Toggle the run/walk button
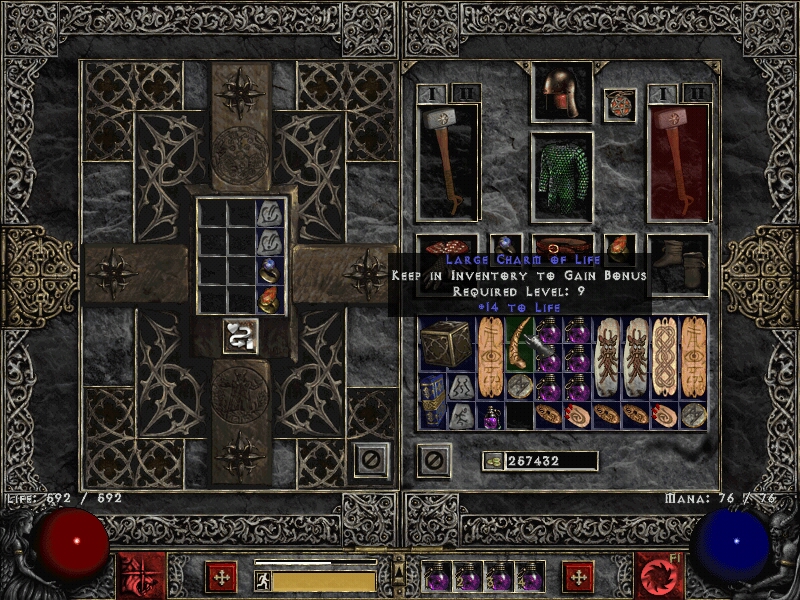The image size is (800, 600). [x=263, y=581]
